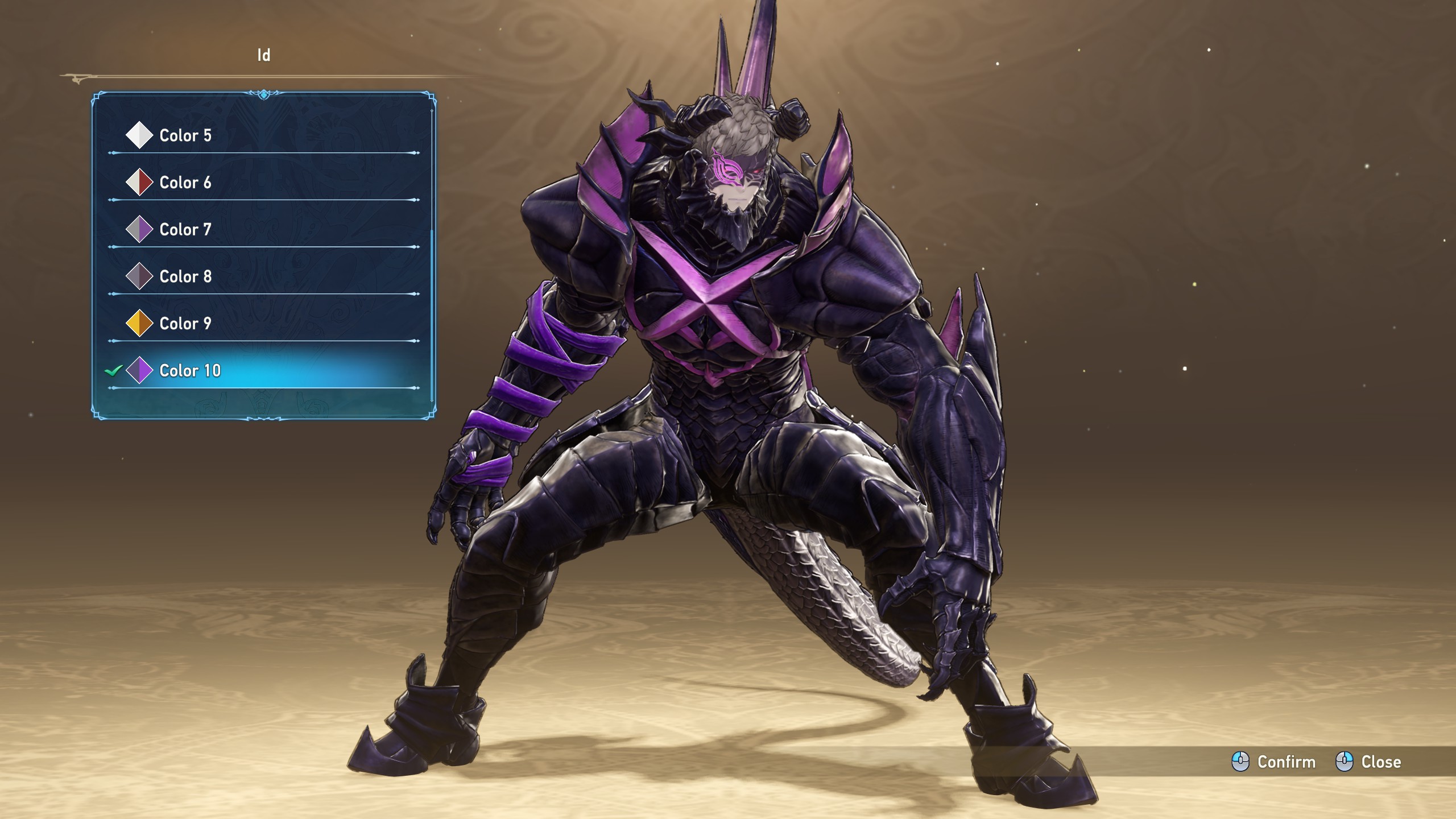Close the color selection screen

(1368, 762)
